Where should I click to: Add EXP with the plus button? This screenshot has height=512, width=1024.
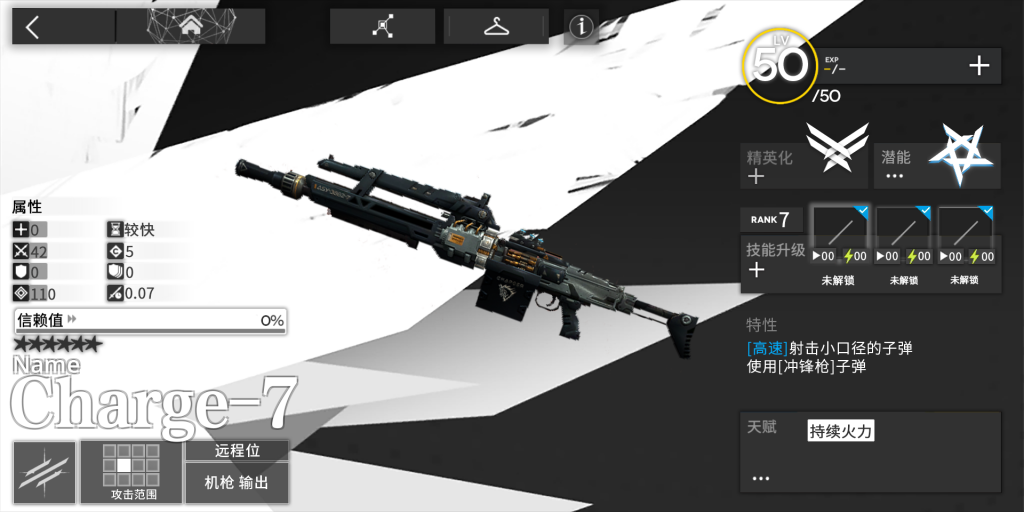(979, 67)
